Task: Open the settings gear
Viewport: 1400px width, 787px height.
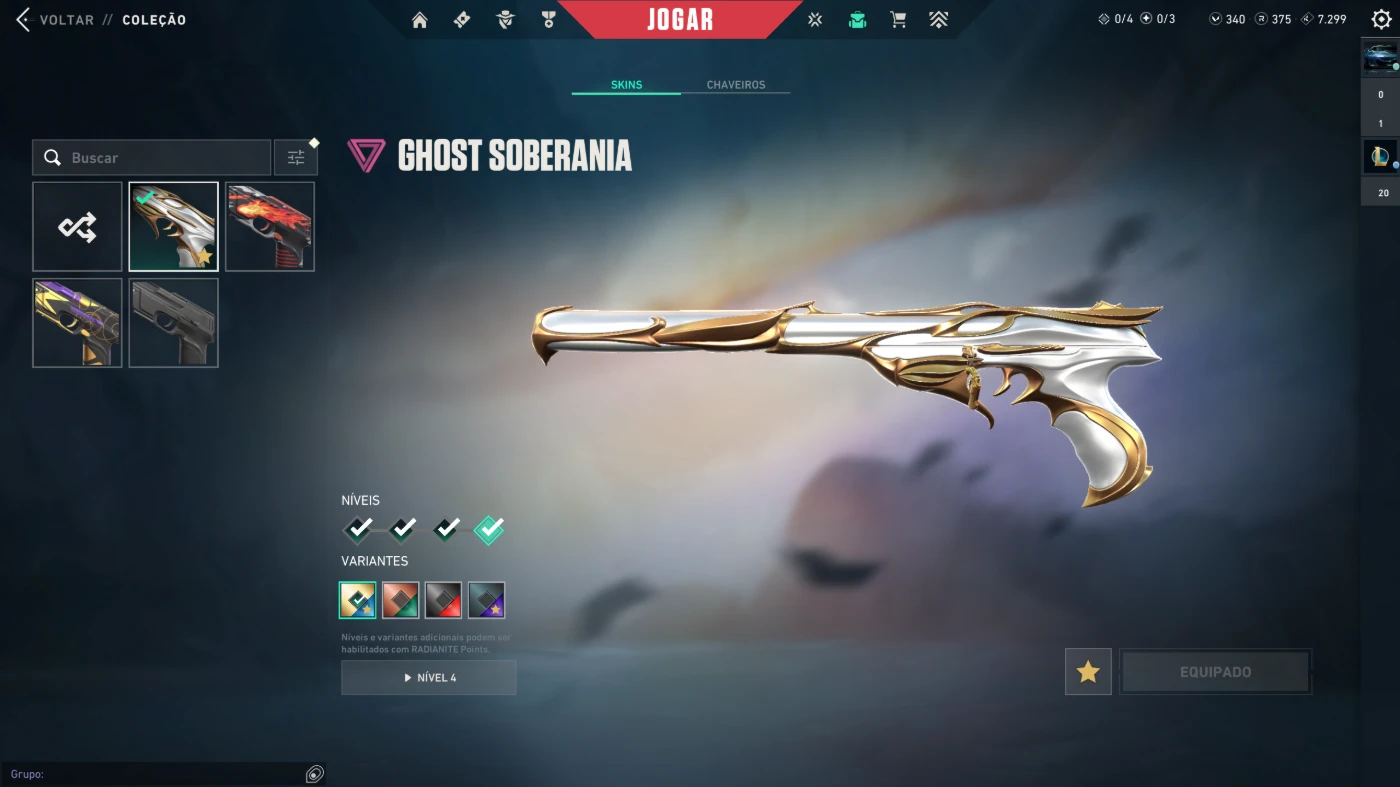Action: coord(1381,20)
